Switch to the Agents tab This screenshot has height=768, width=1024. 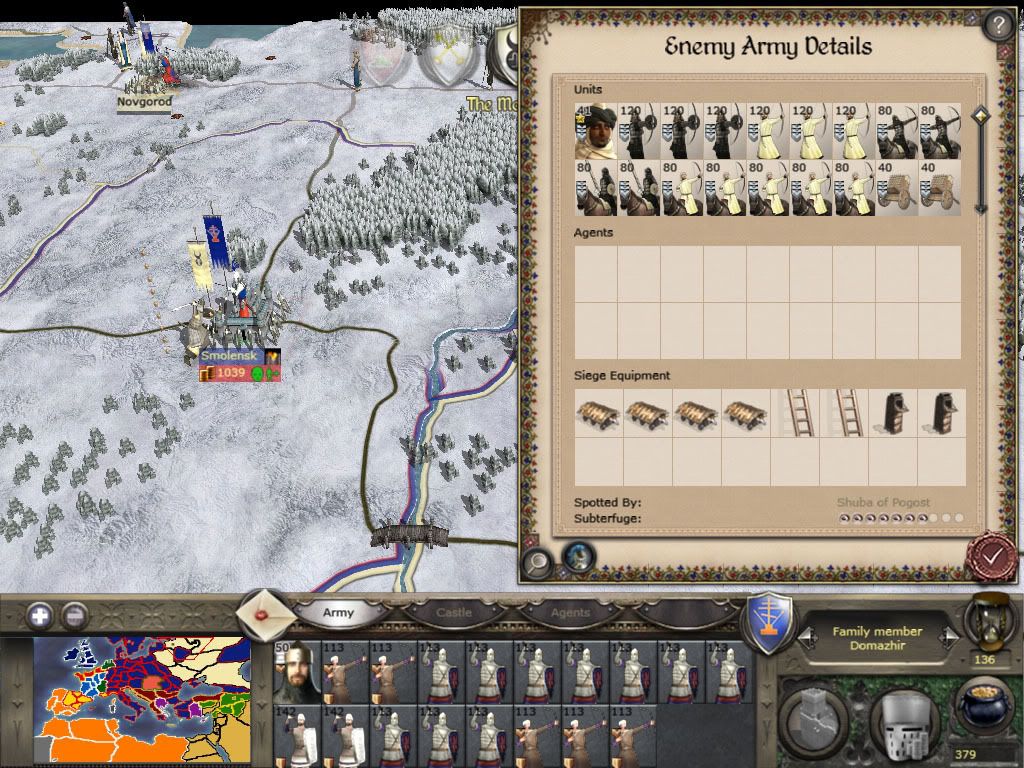pyautogui.click(x=570, y=612)
